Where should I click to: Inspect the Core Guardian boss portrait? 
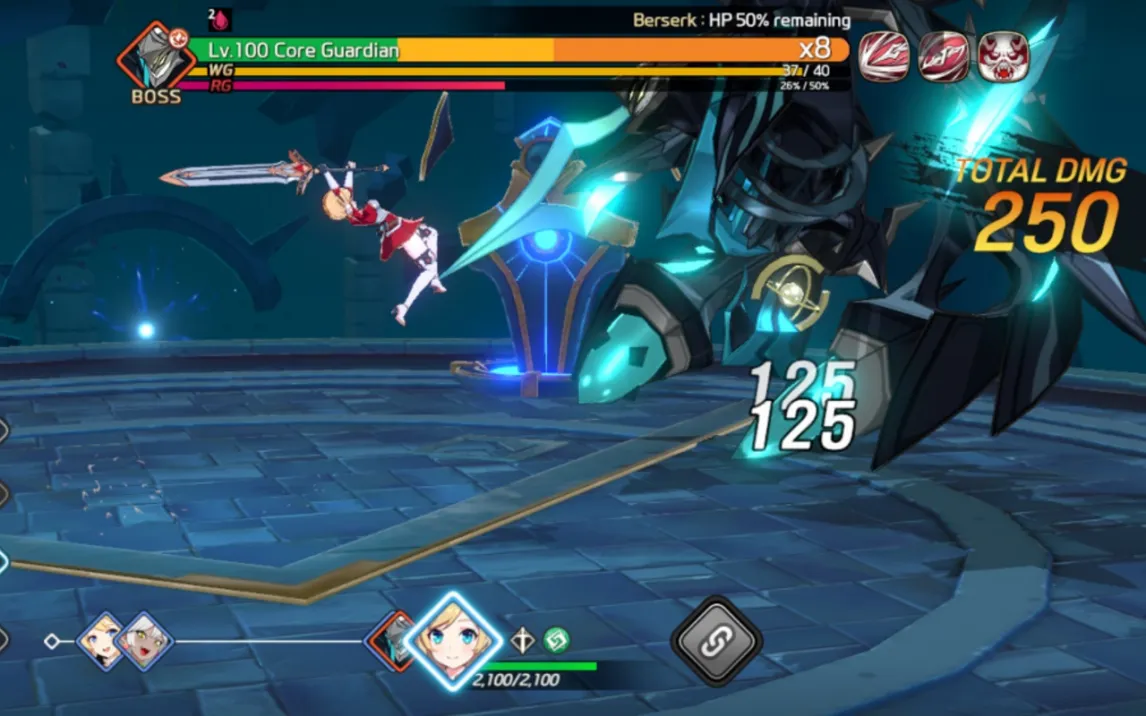tap(155, 58)
